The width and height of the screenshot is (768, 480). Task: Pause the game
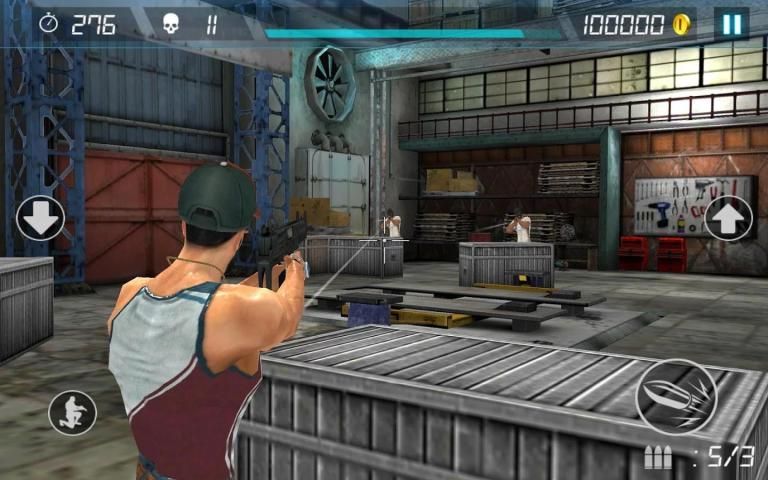pyautogui.click(x=731, y=24)
